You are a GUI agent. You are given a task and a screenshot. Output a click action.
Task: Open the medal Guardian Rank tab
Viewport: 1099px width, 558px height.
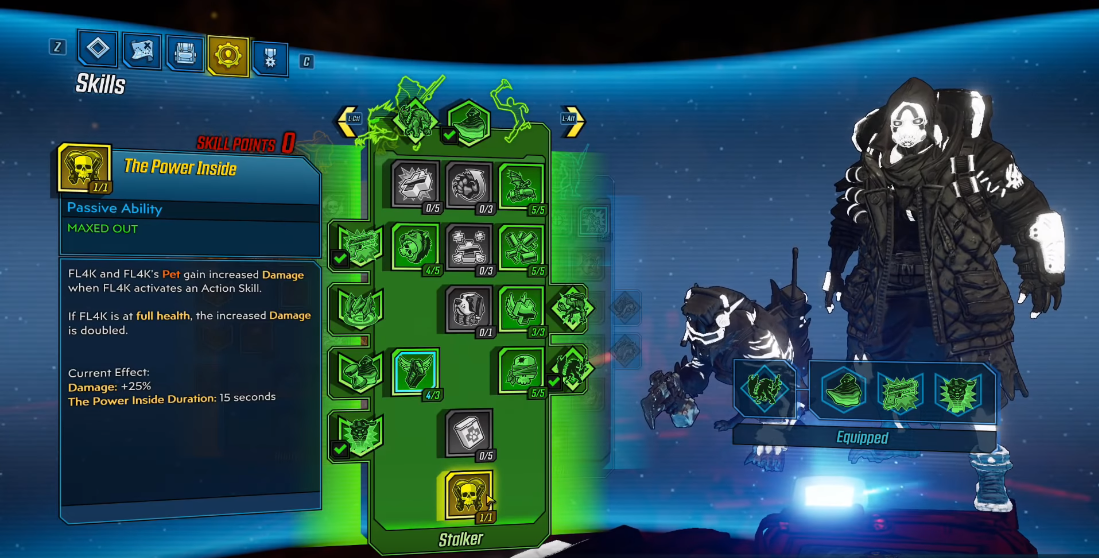click(x=270, y=58)
